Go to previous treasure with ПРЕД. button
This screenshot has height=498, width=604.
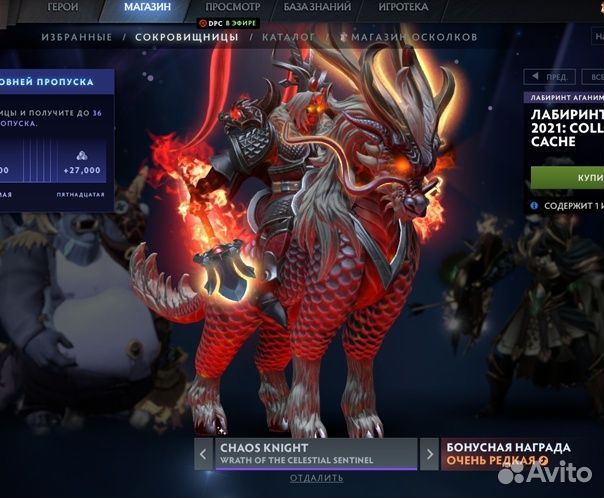[551, 77]
